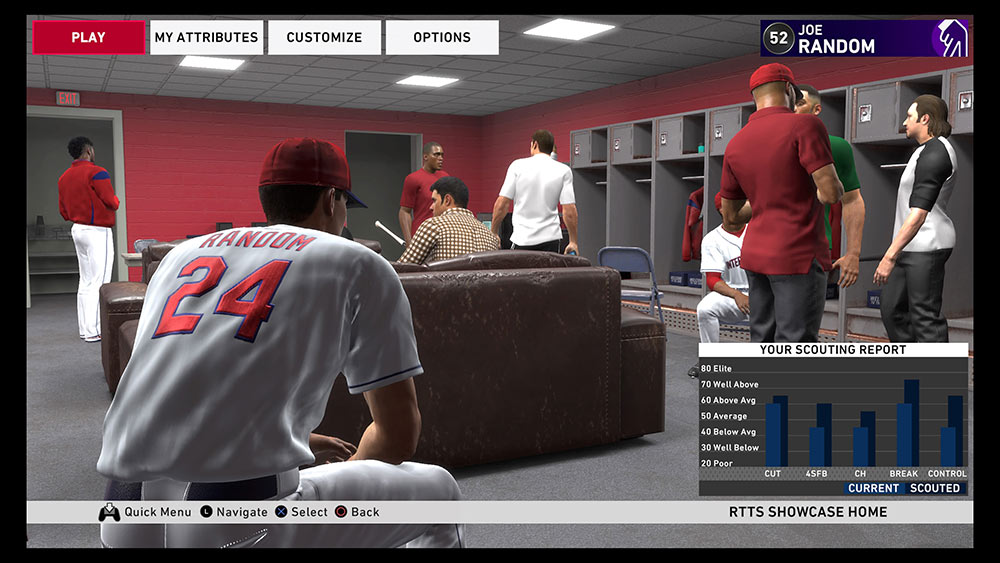The height and width of the screenshot is (563, 1000).
Task: Open the MY ATTRIBUTES tab
Action: pos(206,37)
